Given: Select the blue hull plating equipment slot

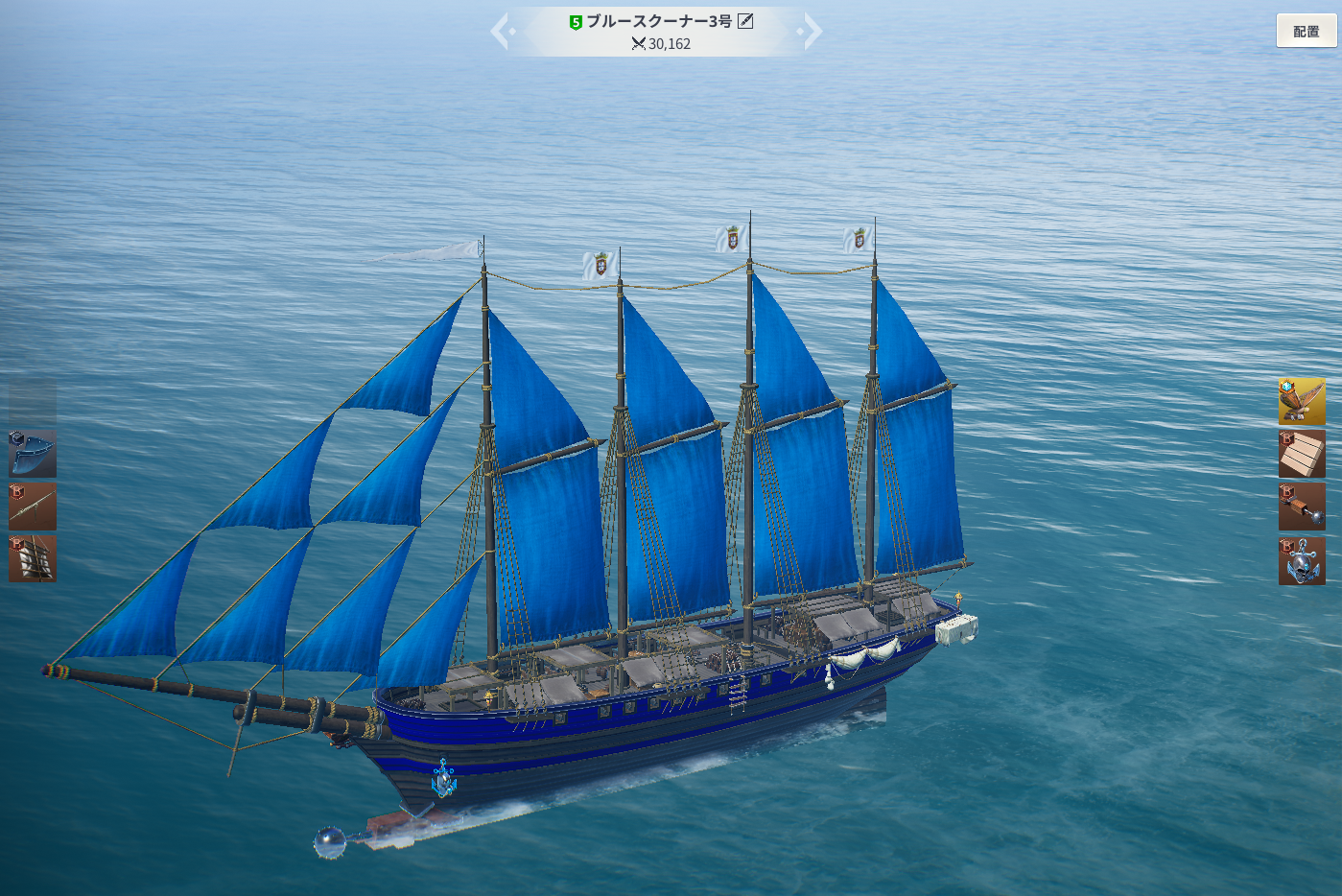Looking at the screenshot, I should (x=33, y=454).
